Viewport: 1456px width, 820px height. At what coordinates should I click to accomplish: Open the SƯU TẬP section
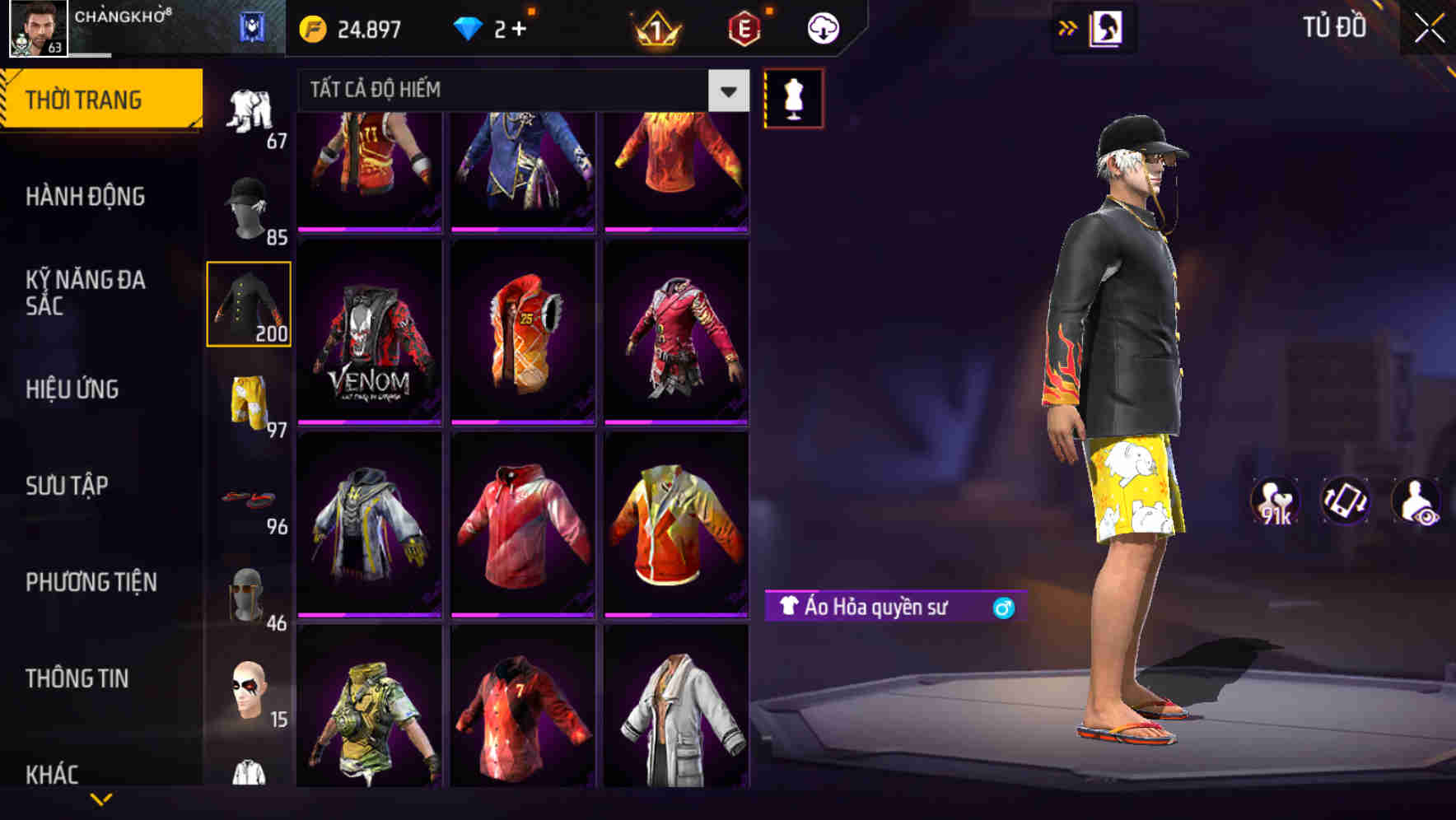pyautogui.click(x=66, y=486)
